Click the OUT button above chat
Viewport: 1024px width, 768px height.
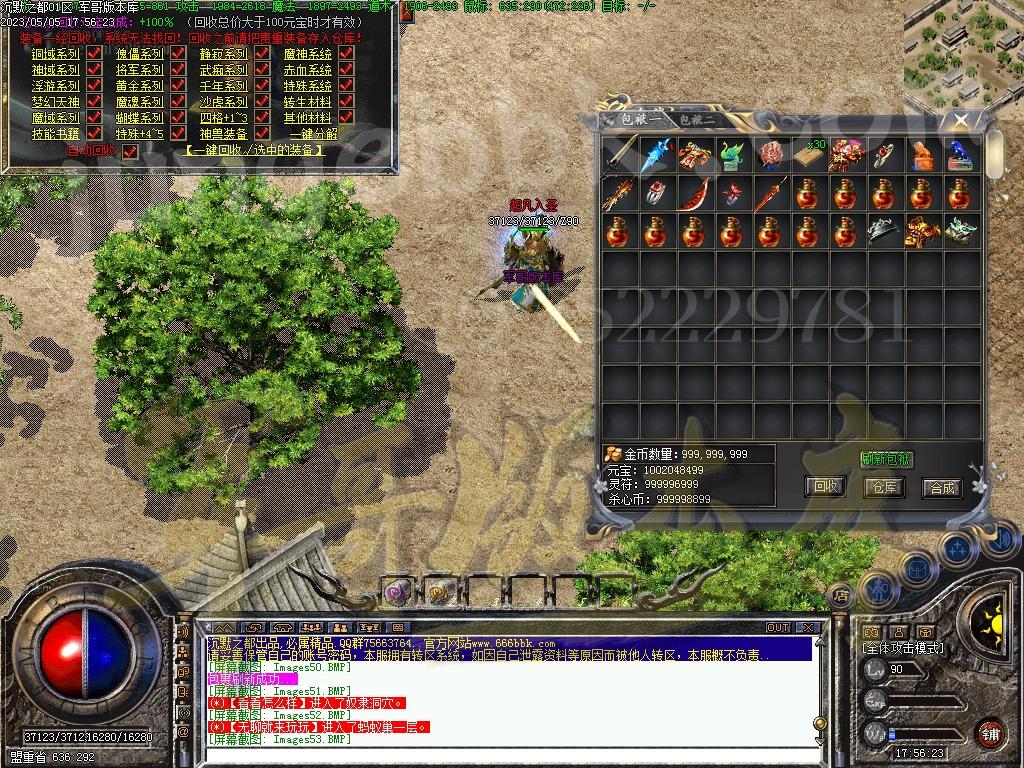click(778, 627)
